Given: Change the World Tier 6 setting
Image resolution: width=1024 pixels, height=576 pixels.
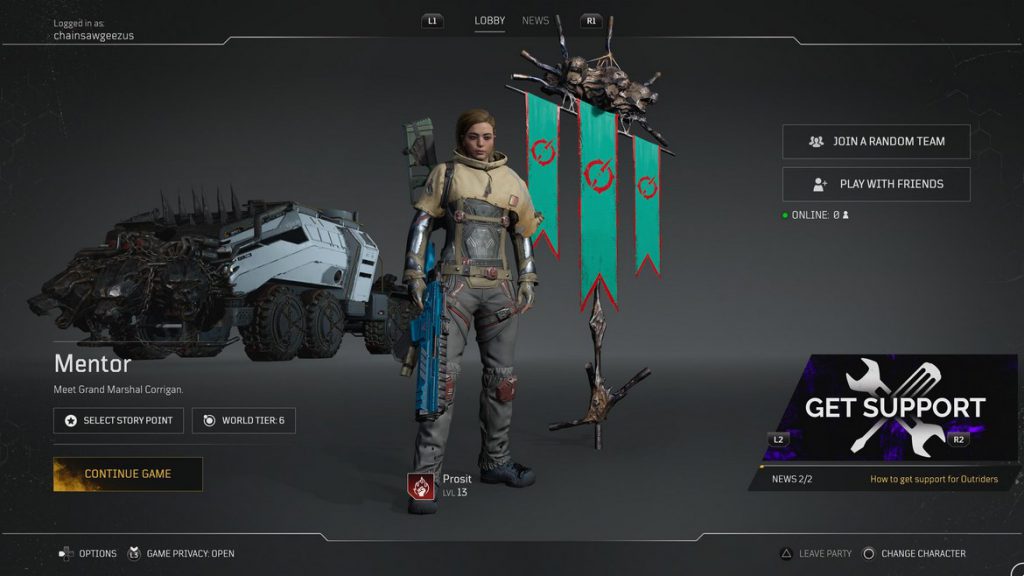Looking at the screenshot, I should 243,421.
